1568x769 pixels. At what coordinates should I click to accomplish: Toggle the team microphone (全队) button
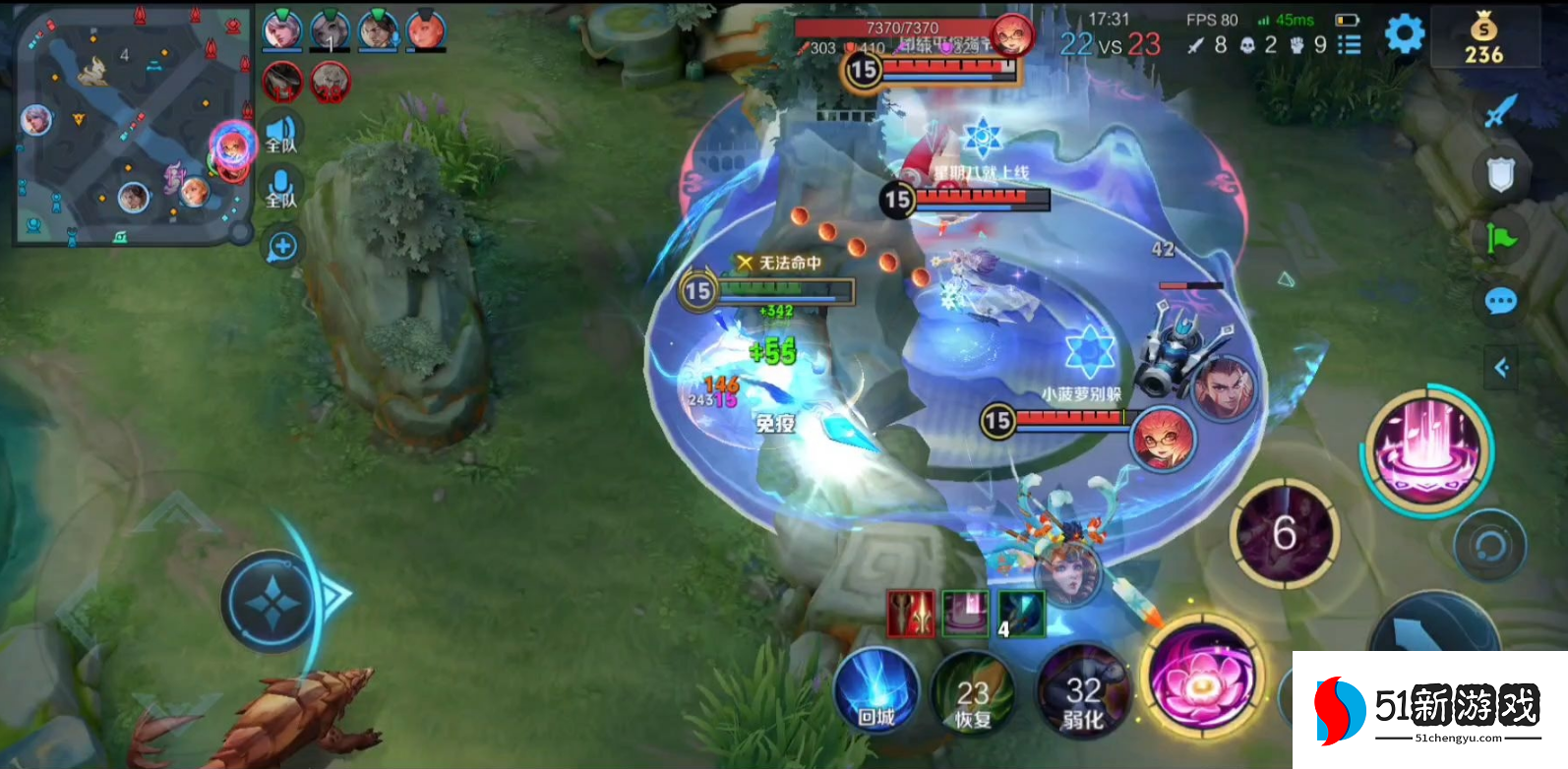pyautogui.click(x=281, y=188)
